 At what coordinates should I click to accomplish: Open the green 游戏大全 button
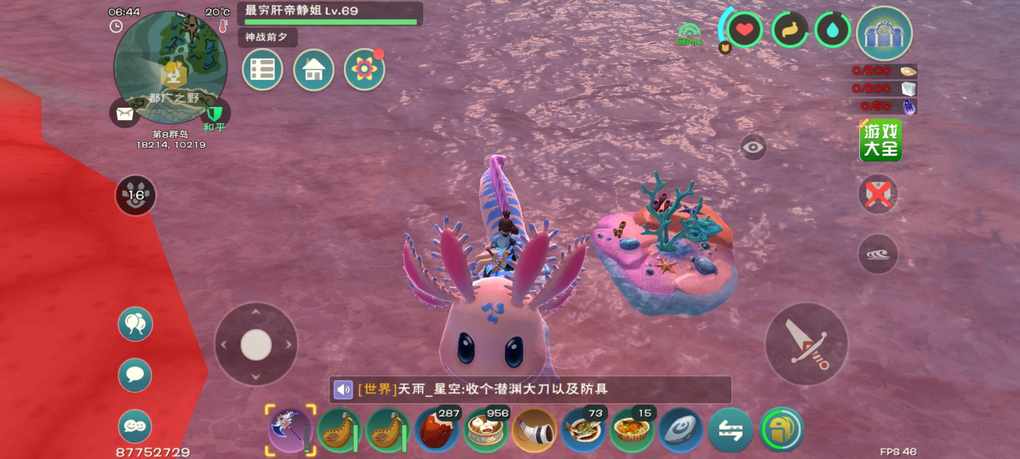[881, 141]
